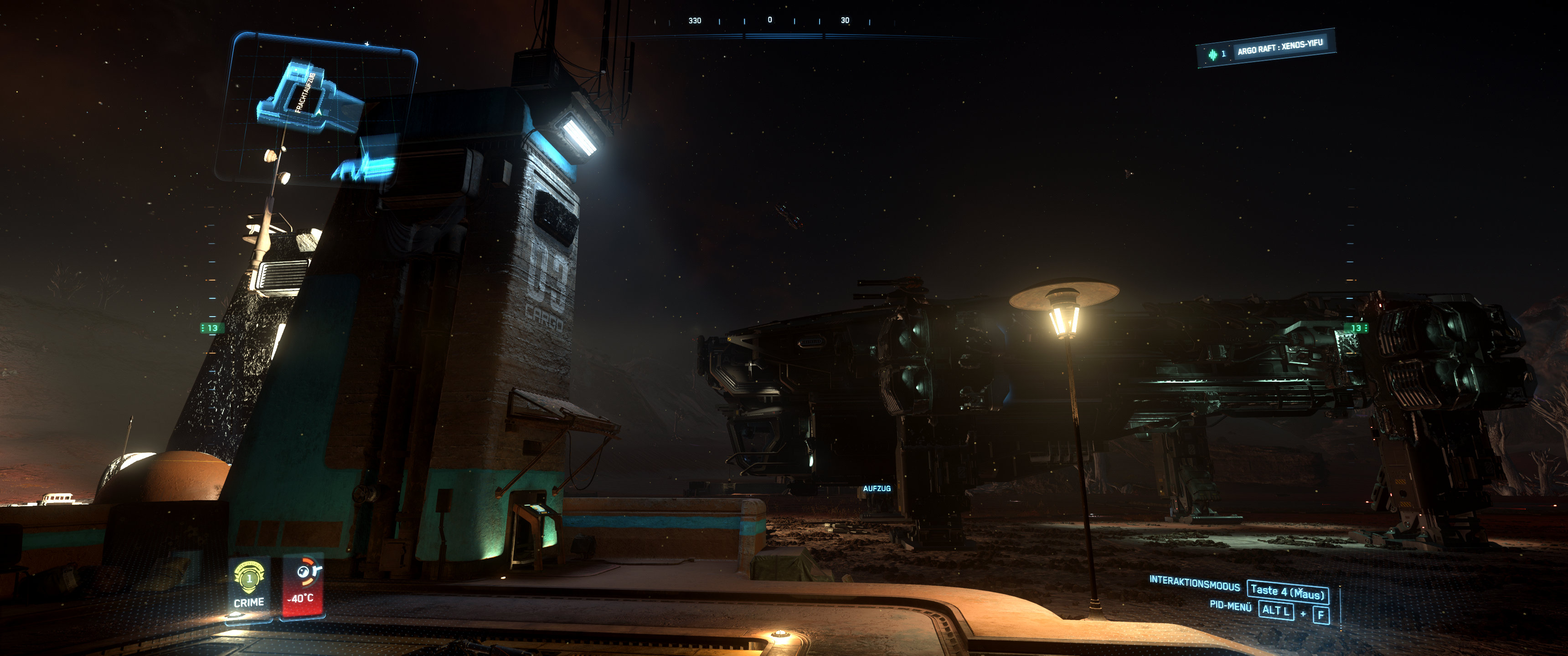Screen dimensions: 1568x656
Task: Click the red -40°C temperature warning icon
Action: pyautogui.click(x=303, y=585)
